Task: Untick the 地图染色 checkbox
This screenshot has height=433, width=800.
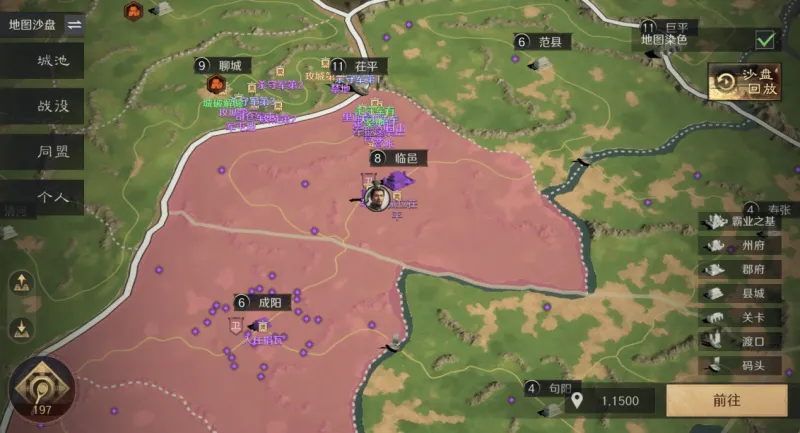Action: click(766, 40)
